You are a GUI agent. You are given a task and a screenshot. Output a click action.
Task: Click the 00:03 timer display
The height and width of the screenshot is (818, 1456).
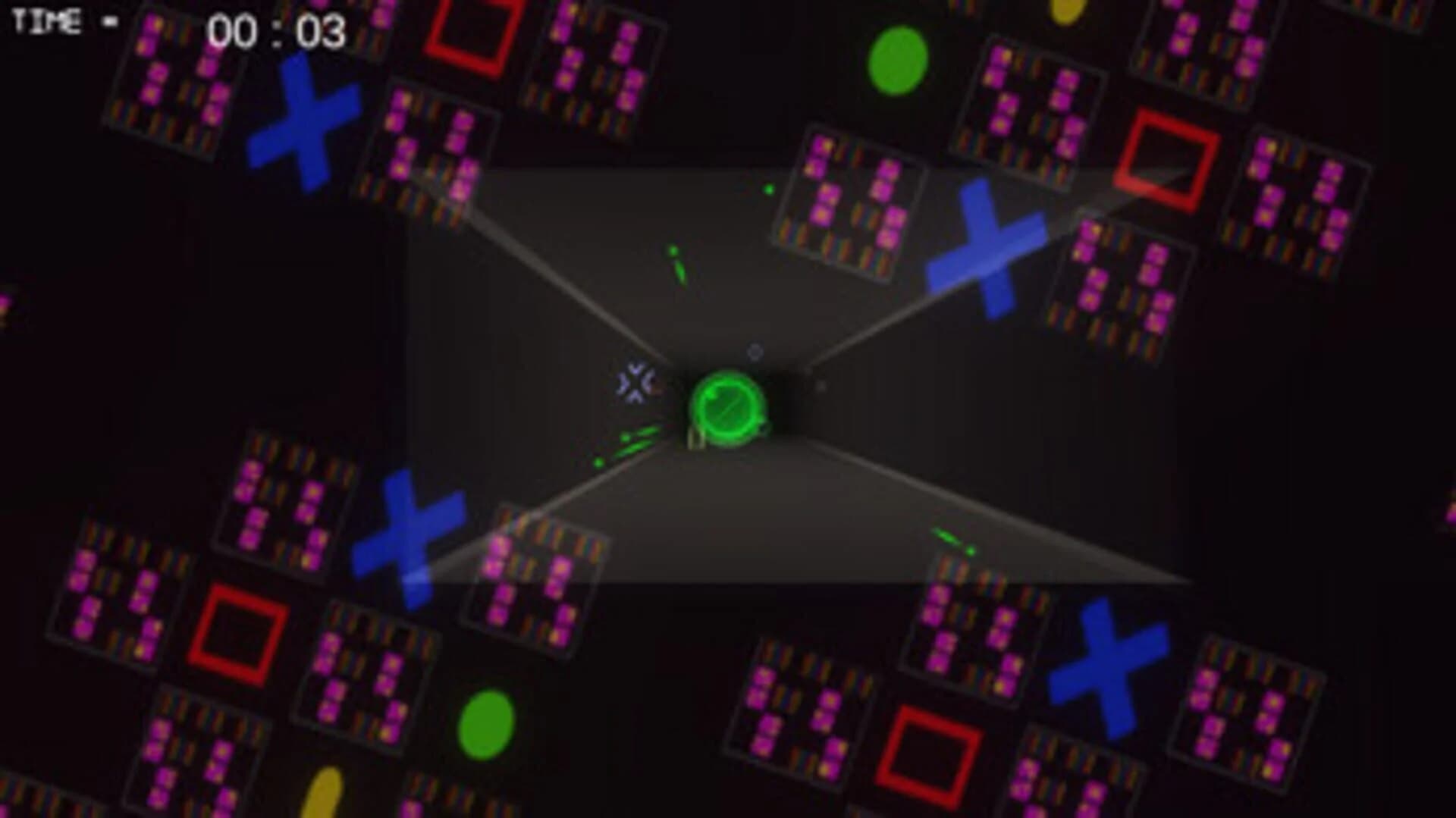(277, 31)
